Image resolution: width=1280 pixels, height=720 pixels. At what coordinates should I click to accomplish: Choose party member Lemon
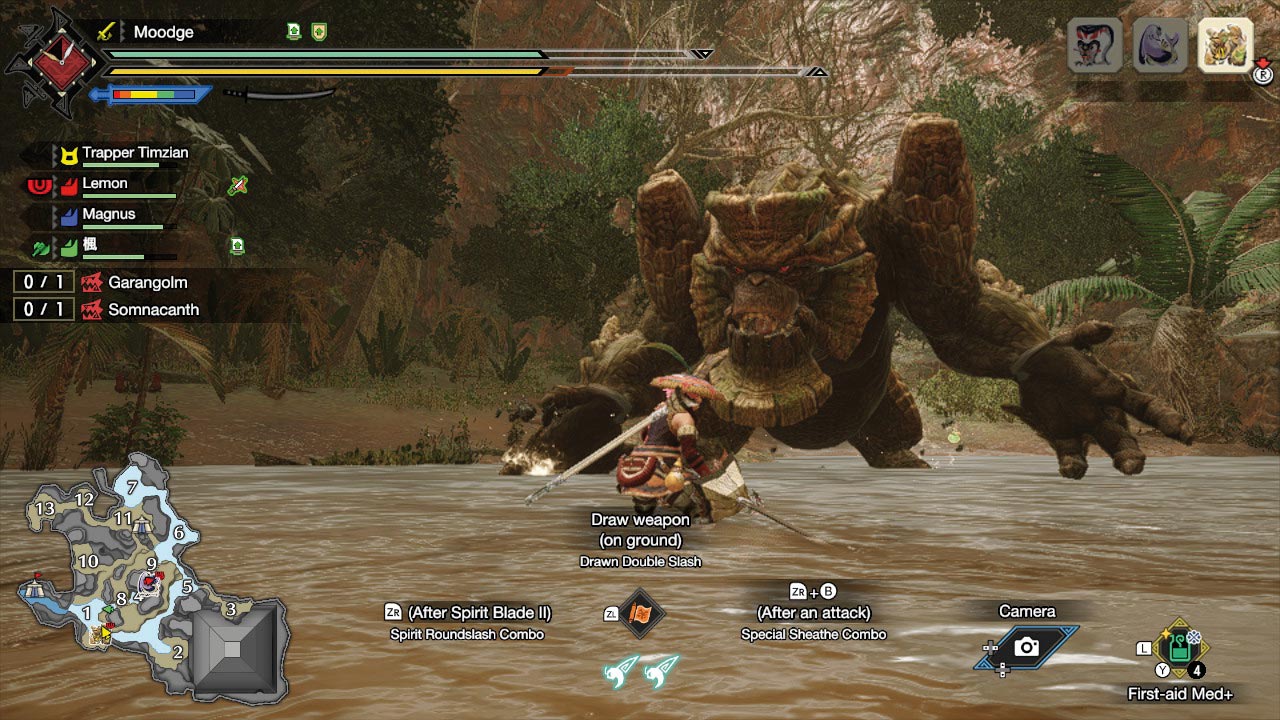(x=105, y=184)
